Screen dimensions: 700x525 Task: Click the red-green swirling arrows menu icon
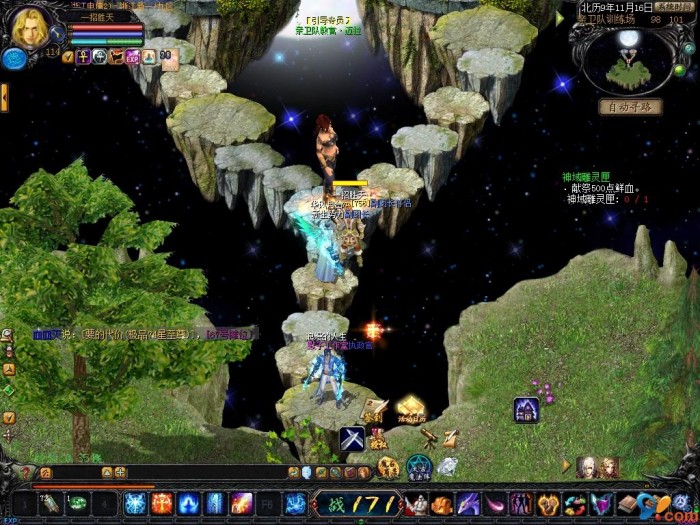573,503
